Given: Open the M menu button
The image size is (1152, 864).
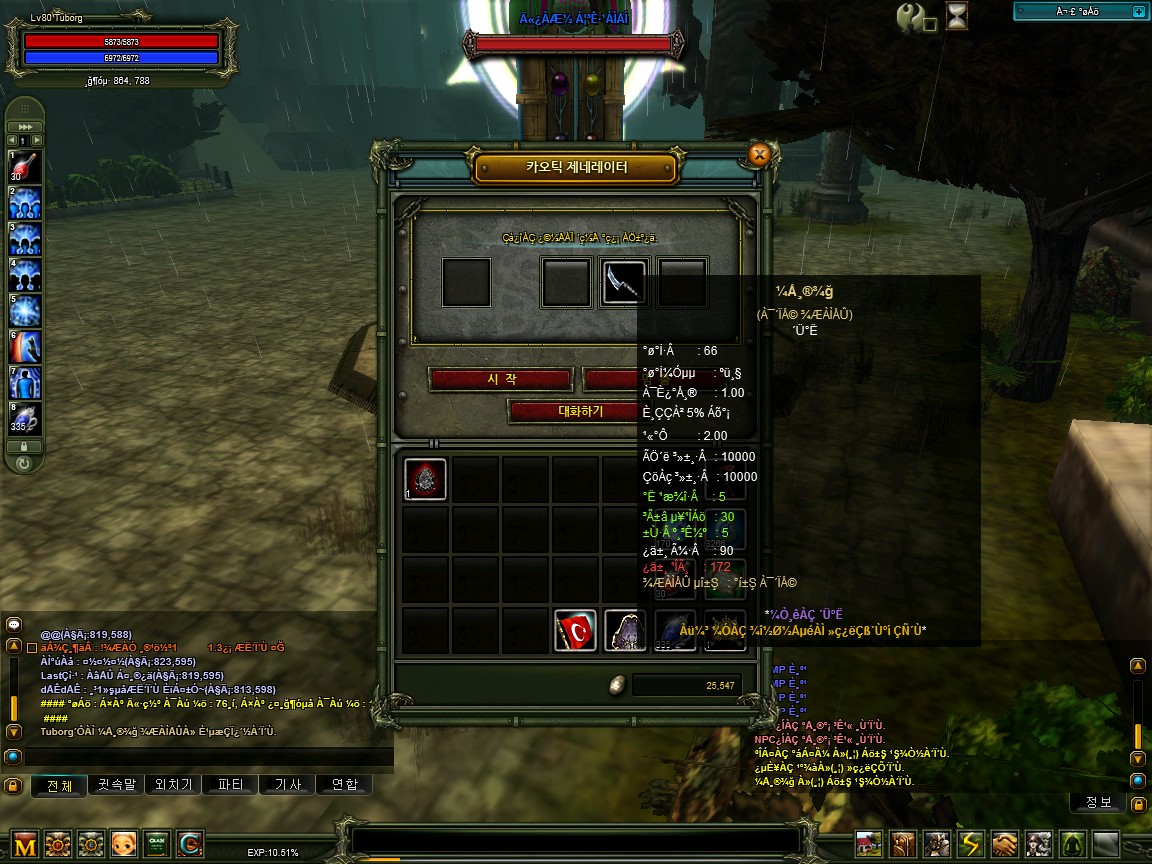Looking at the screenshot, I should pos(26,845).
